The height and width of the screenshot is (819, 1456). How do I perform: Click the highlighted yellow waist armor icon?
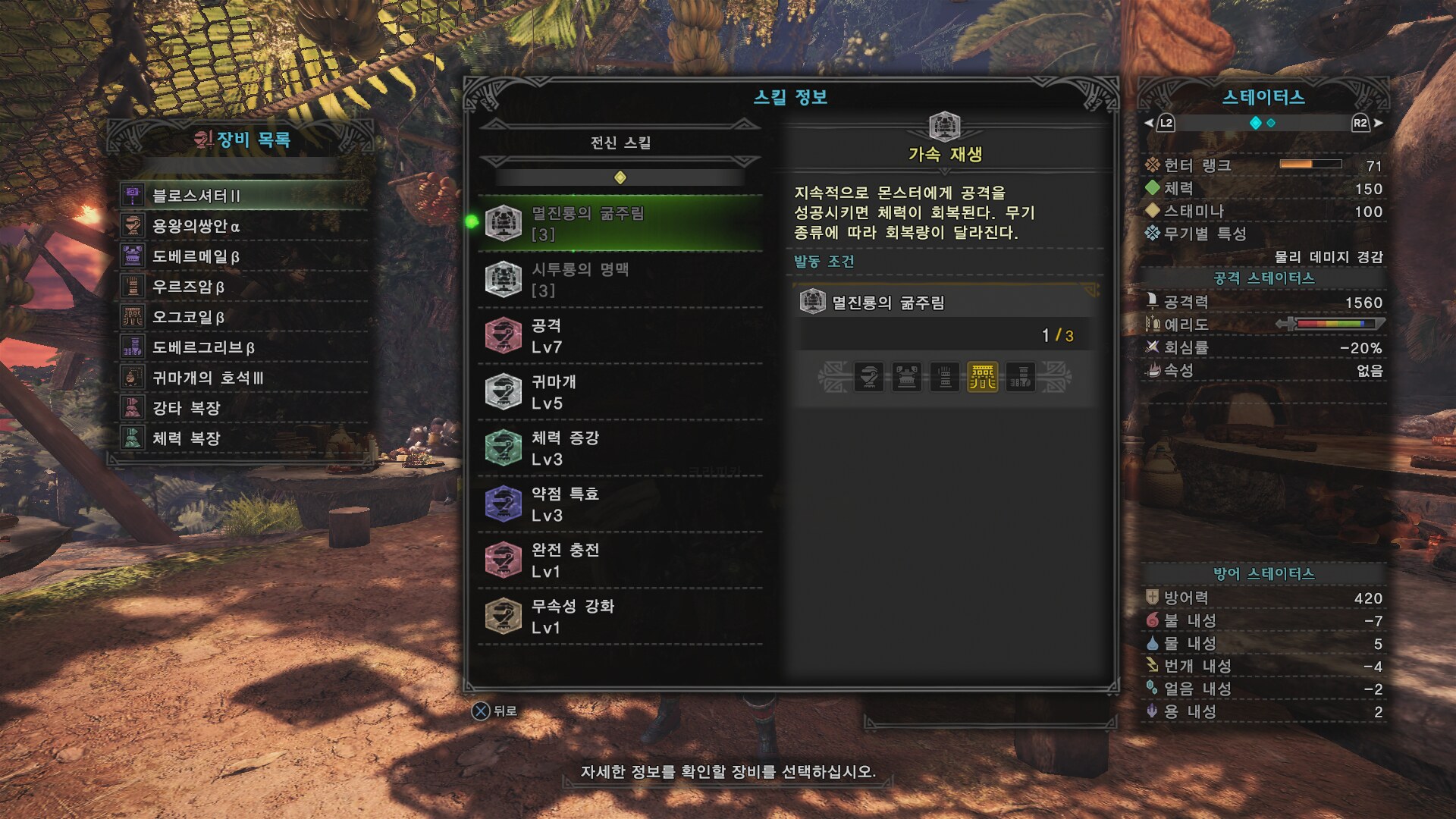[x=982, y=377]
